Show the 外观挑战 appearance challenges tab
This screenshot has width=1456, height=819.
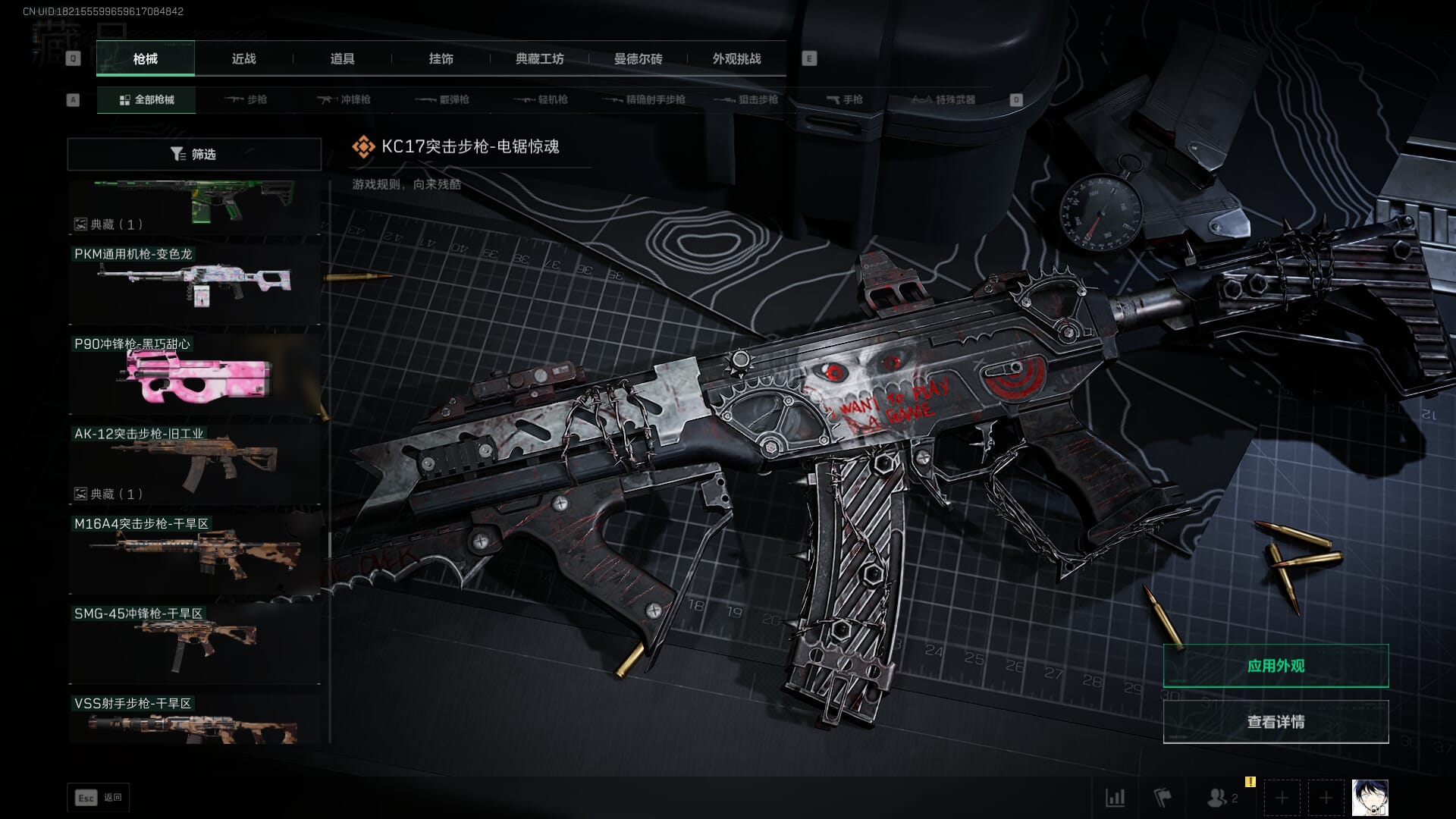[736, 58]
